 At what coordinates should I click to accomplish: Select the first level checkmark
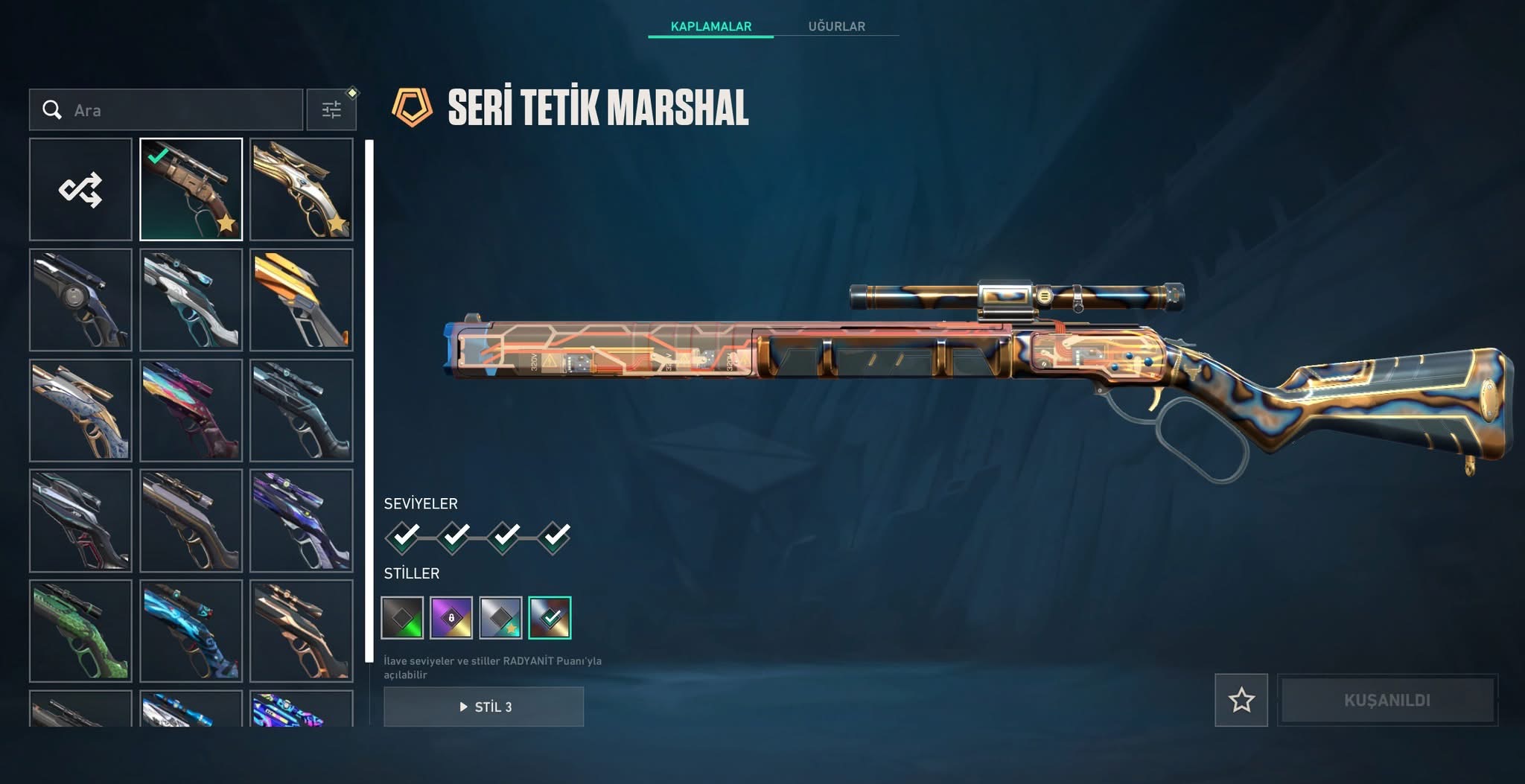tap(404, 536)
